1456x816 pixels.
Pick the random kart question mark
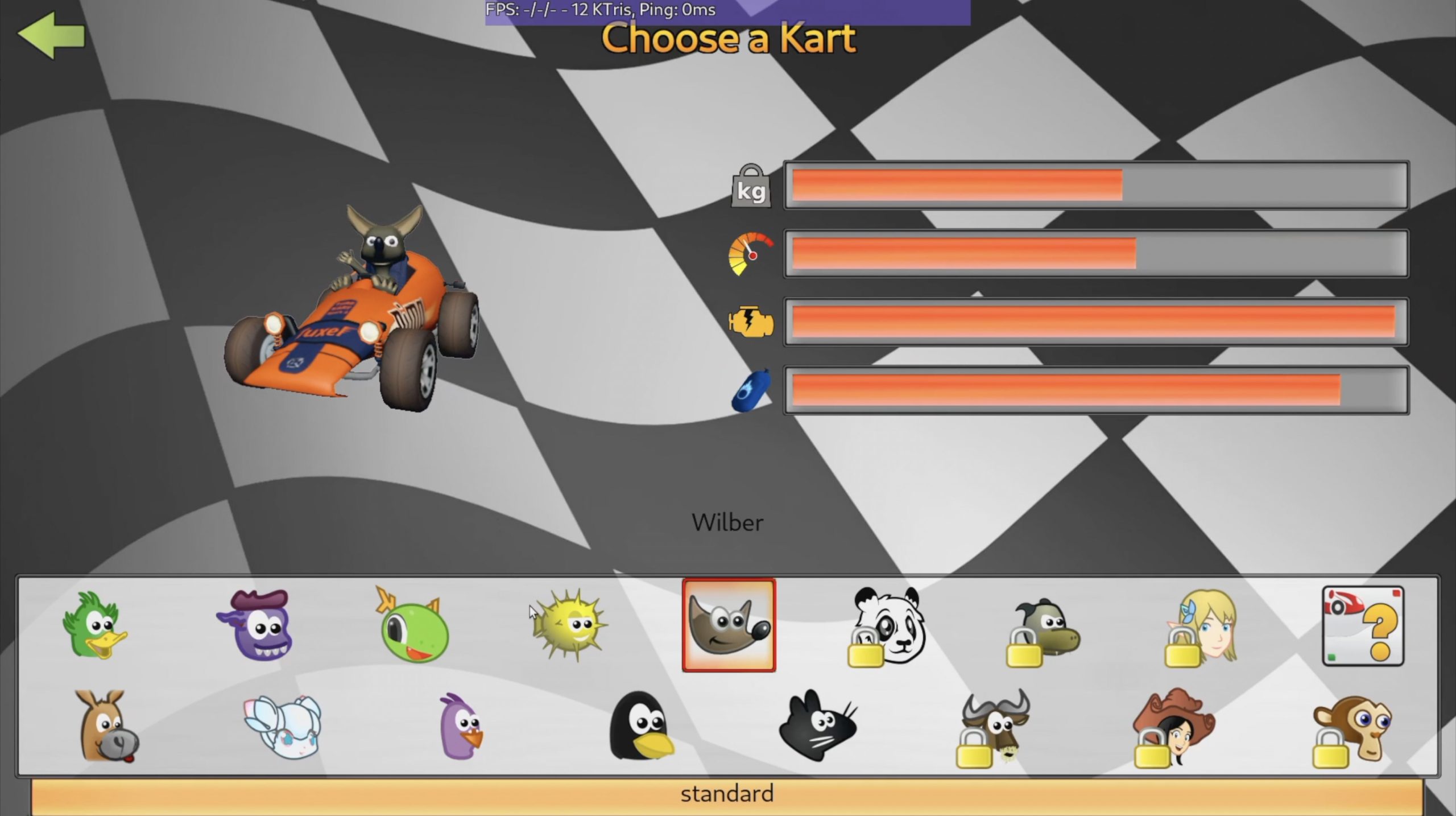(1363, 626)
